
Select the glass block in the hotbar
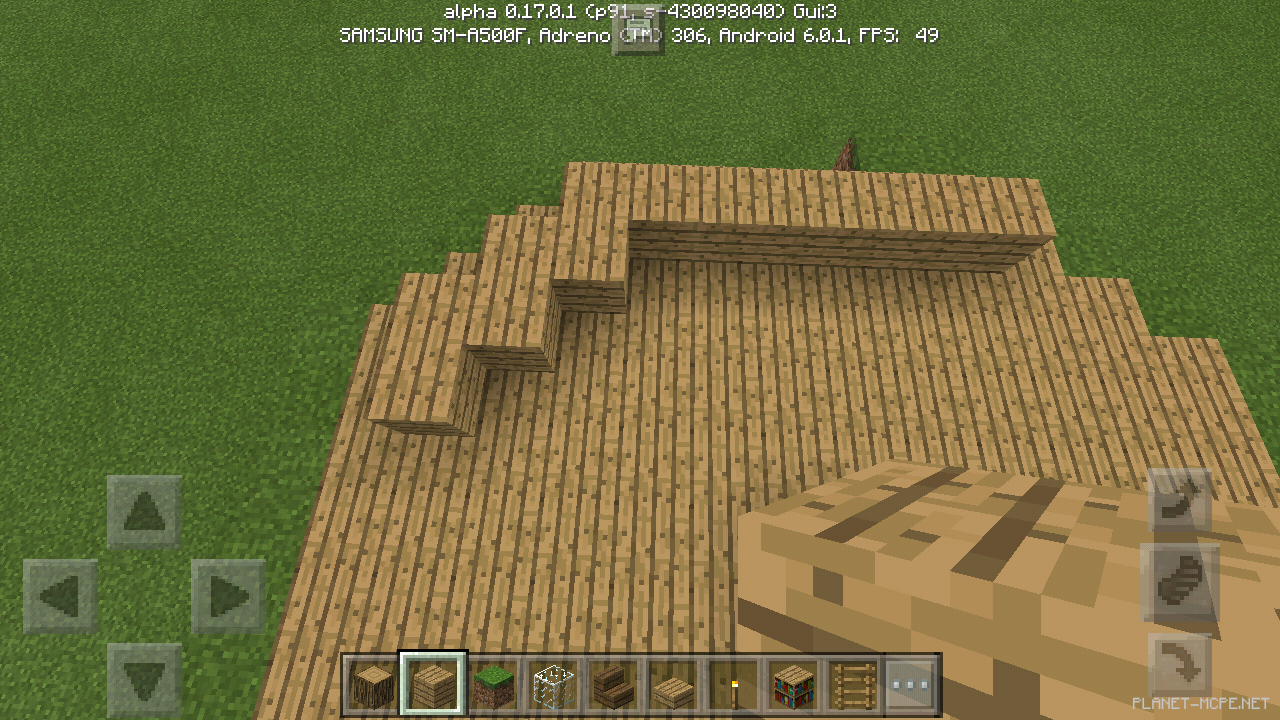point(554,684)
